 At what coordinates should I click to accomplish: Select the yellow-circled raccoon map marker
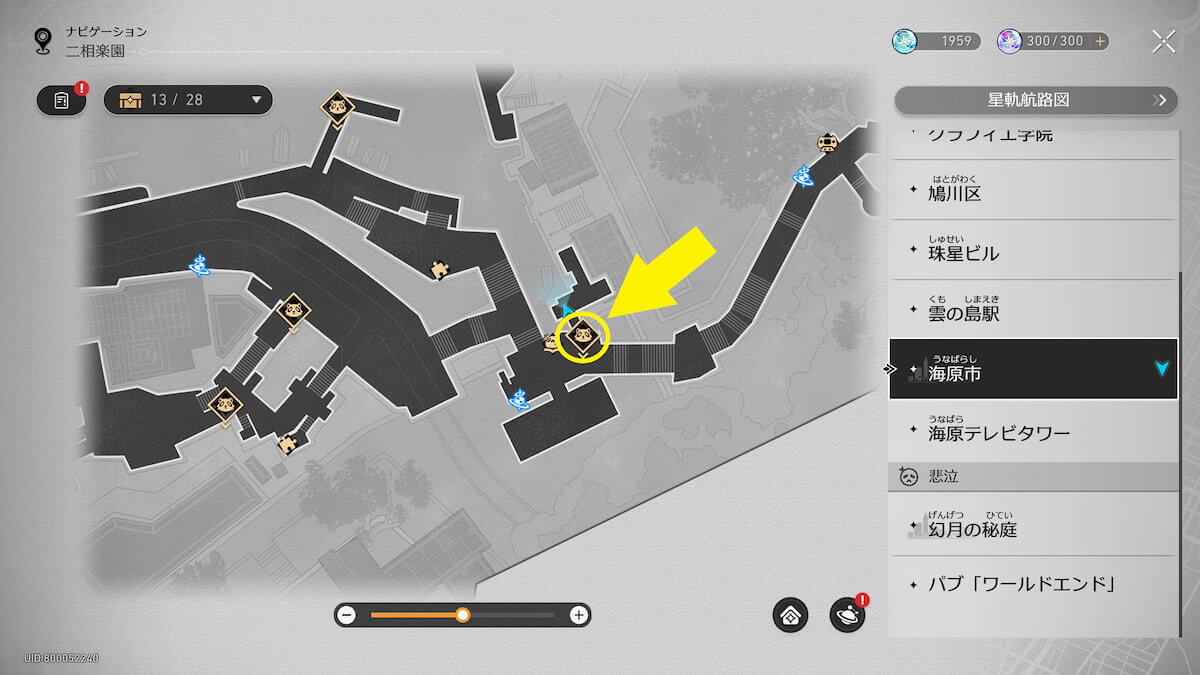point(584,336)
